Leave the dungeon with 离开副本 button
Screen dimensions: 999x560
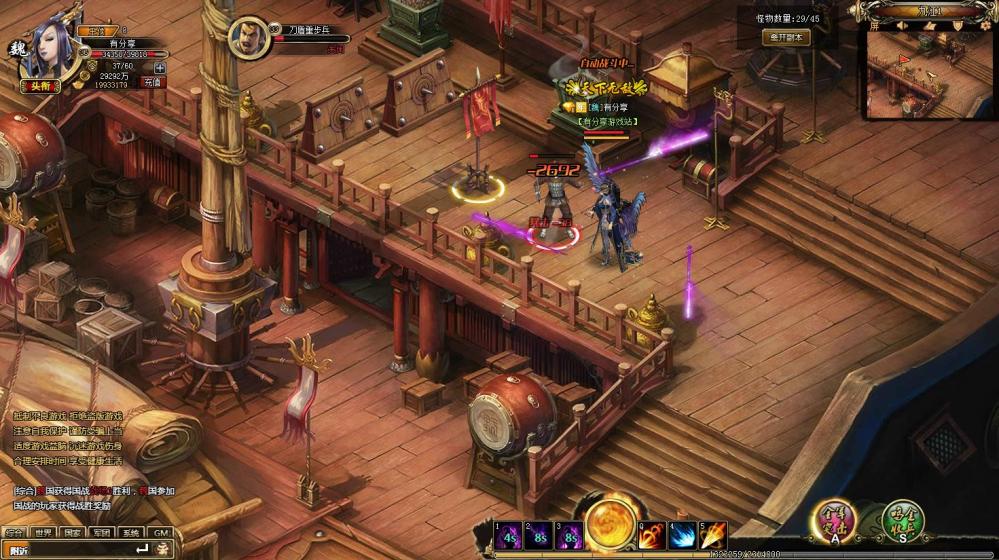(787, 38)
